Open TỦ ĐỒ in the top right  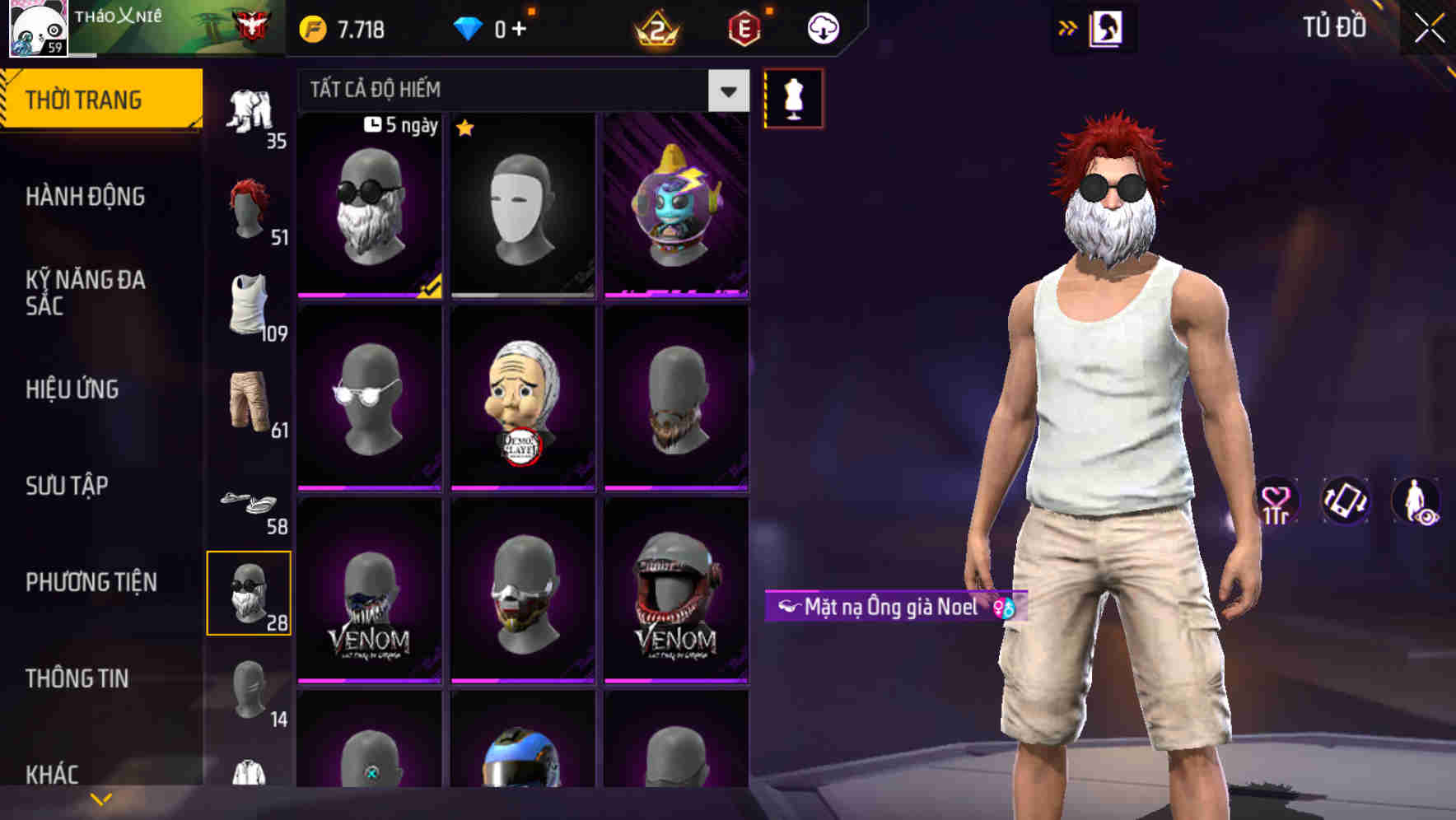(1335, 27)
